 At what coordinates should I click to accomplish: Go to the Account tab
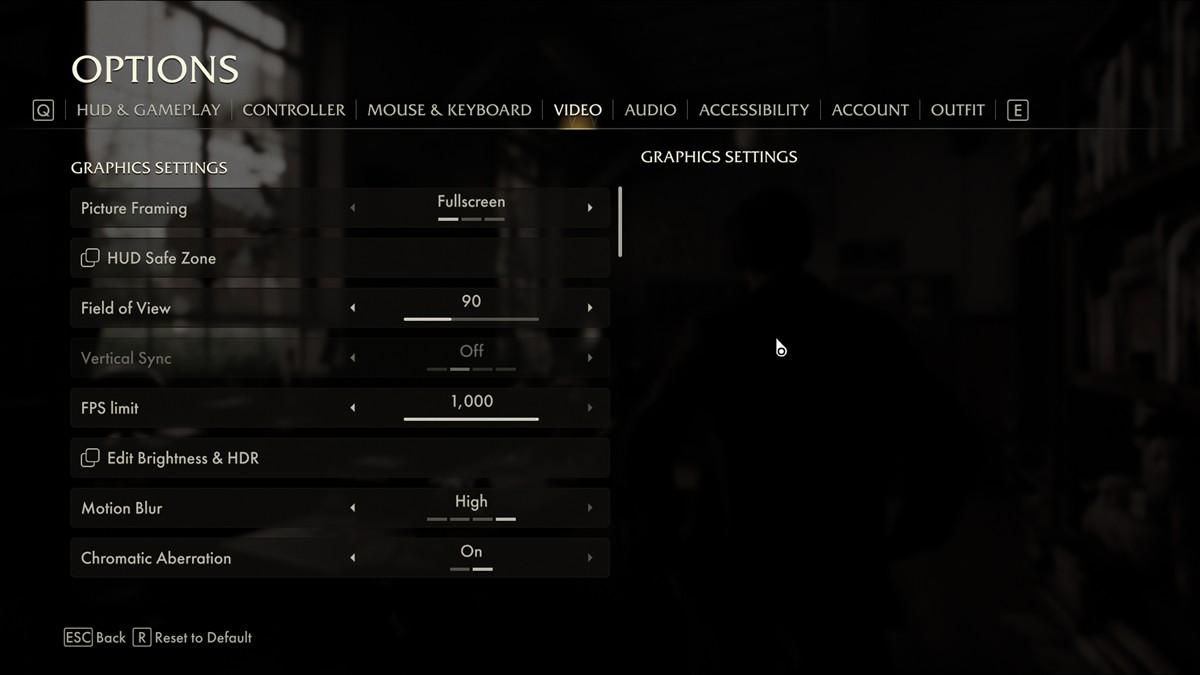[x=870, y=110]
